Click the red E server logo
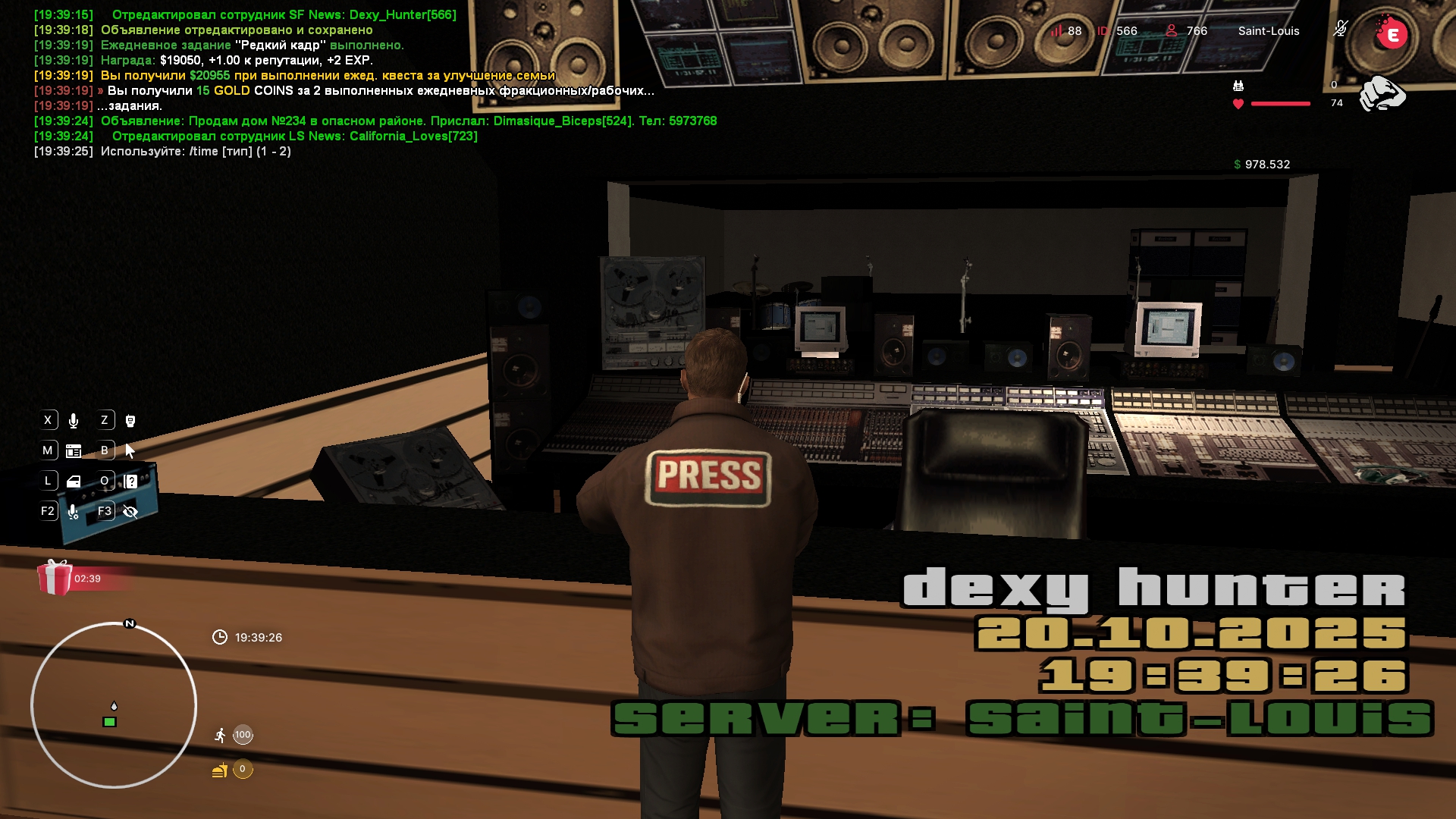The image size is (1456, 819). 1392,34
